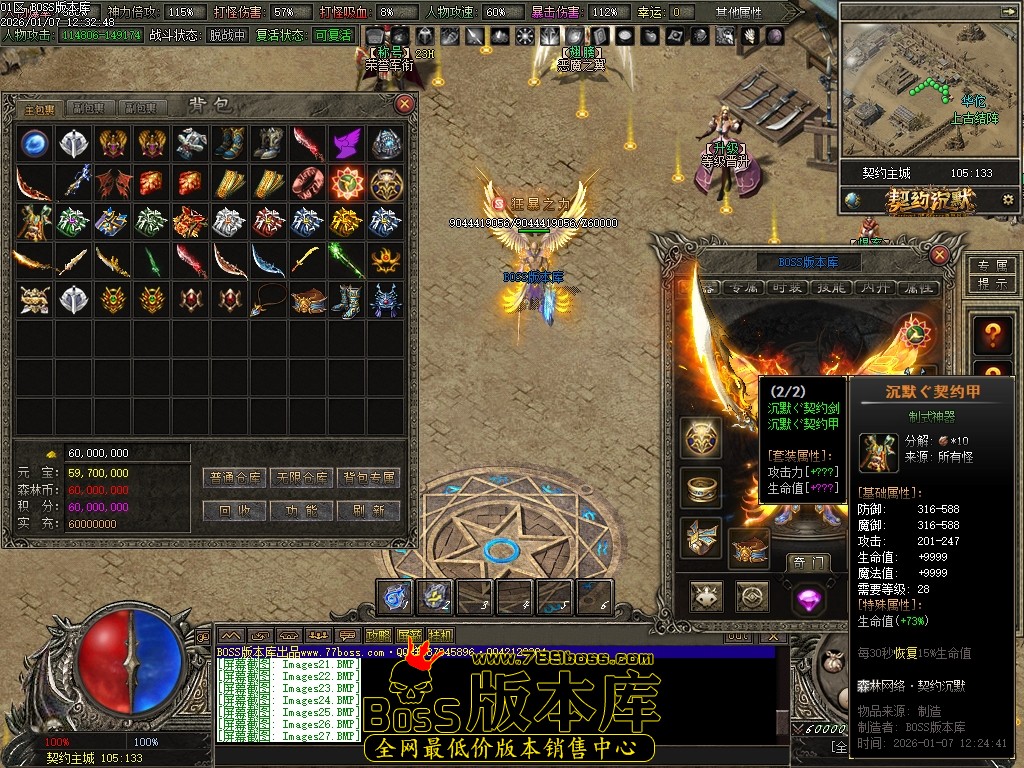This screenshot has width=1024, height=768.
Task: Refresh the bag with 刷新
Action: (x=368, y=510)
